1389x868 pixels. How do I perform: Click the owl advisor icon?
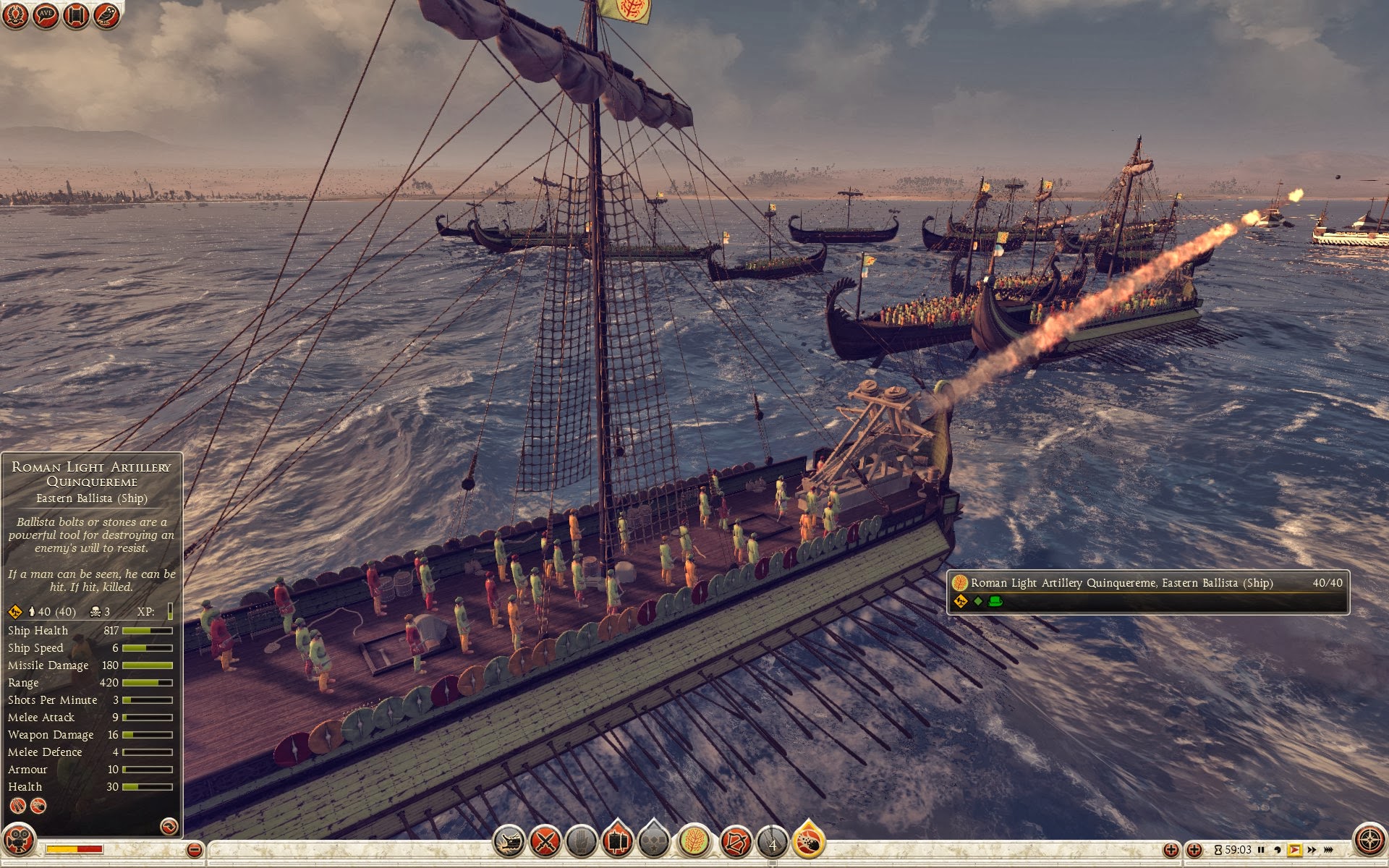pos(106,15)
